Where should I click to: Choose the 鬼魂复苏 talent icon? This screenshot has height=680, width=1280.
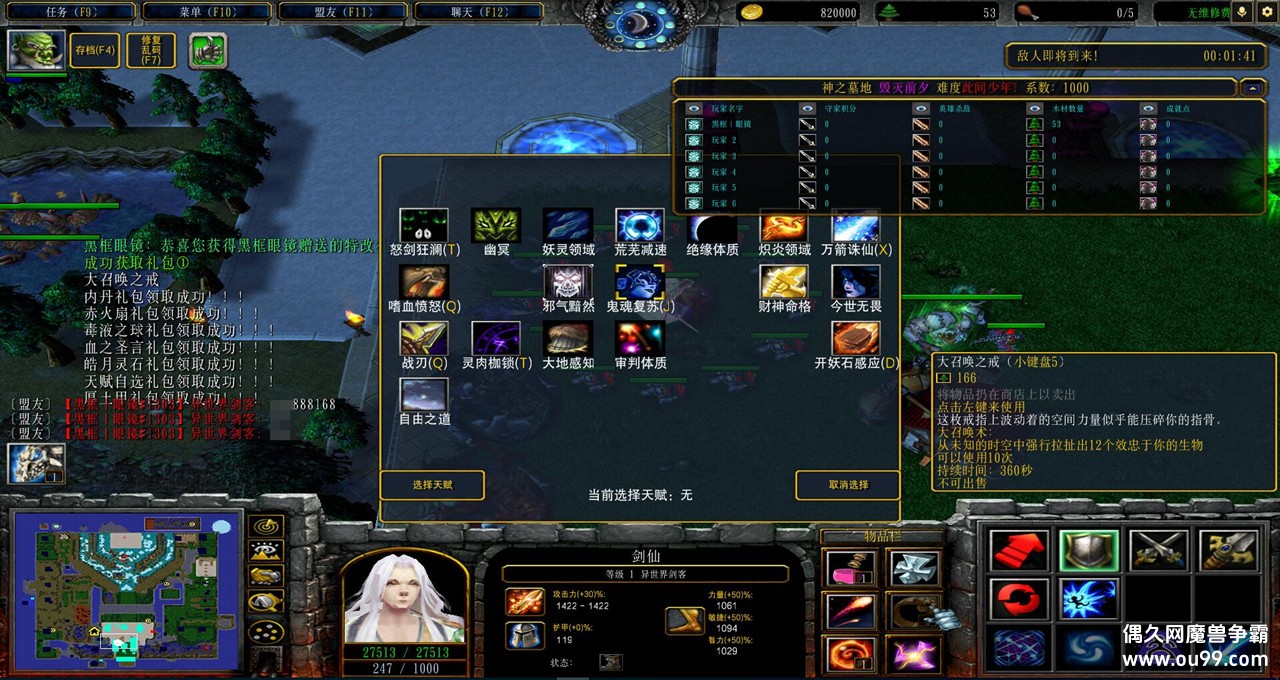point(640,283)
